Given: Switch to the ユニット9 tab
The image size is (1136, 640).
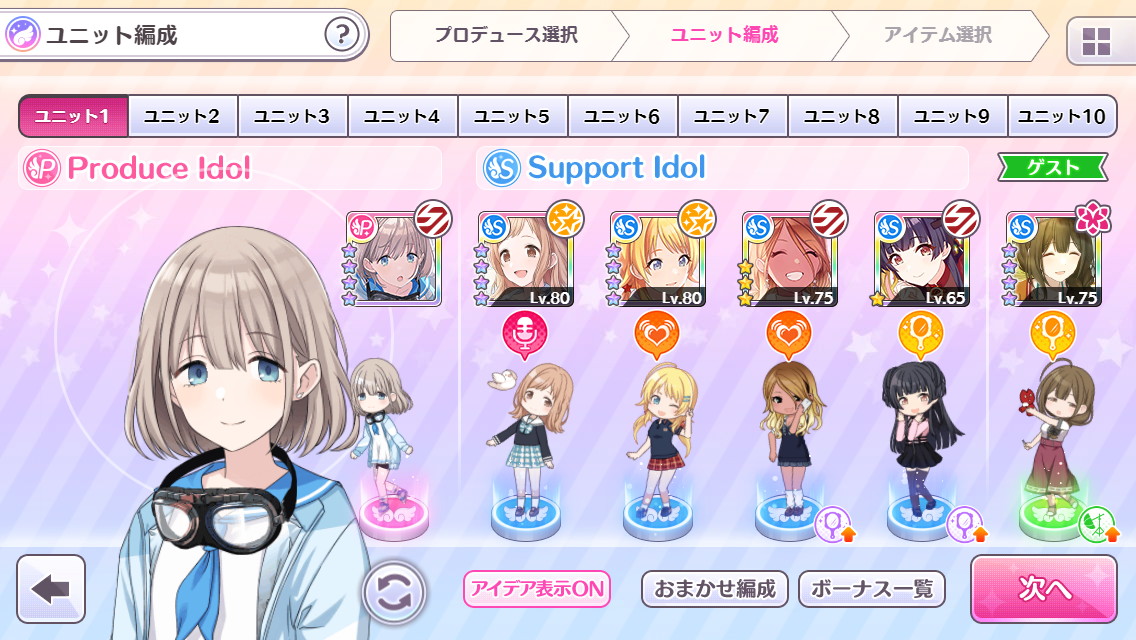Looking at the screenshot, I should (953, 117).
